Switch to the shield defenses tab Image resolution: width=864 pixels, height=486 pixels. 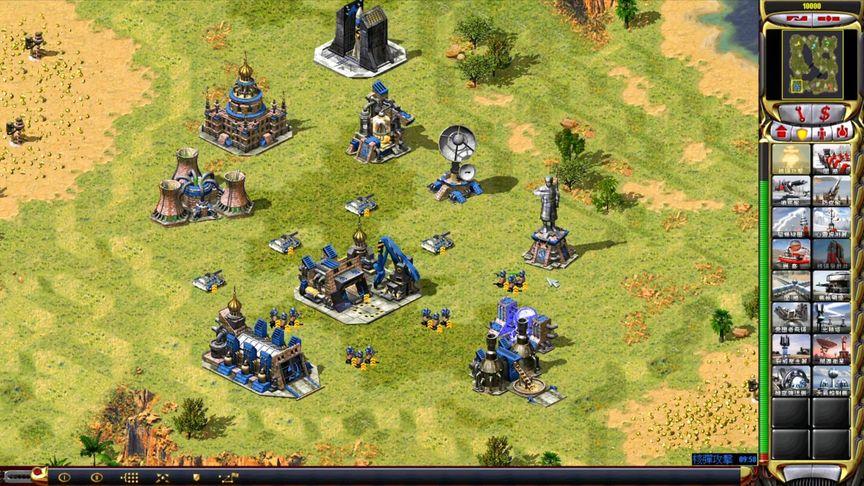click(800, 133)
